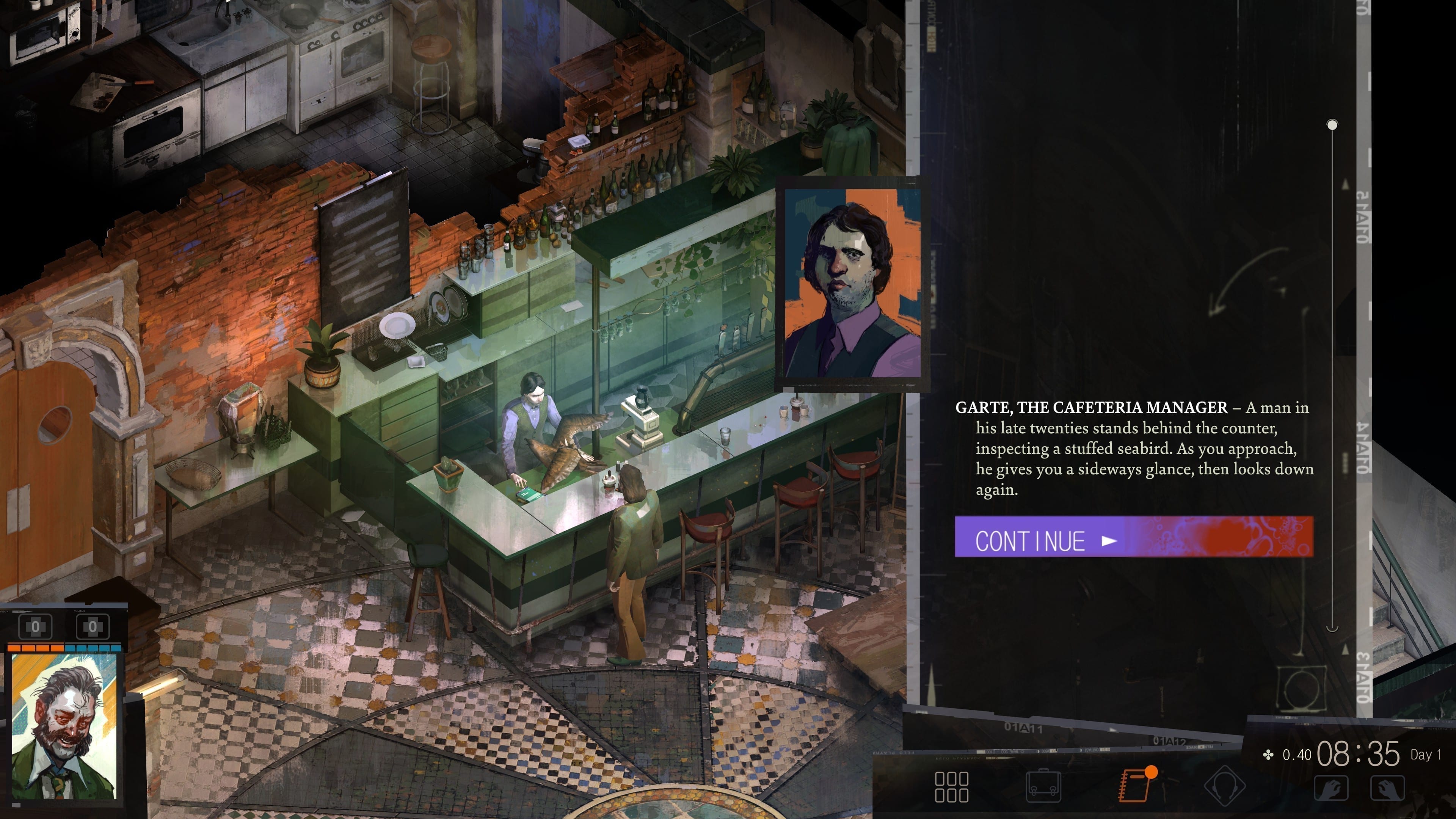The height and width of the screenshot is (819, 1456).
Task: Click the detective's portrait in the corner
Action: [x=64, y=727]
